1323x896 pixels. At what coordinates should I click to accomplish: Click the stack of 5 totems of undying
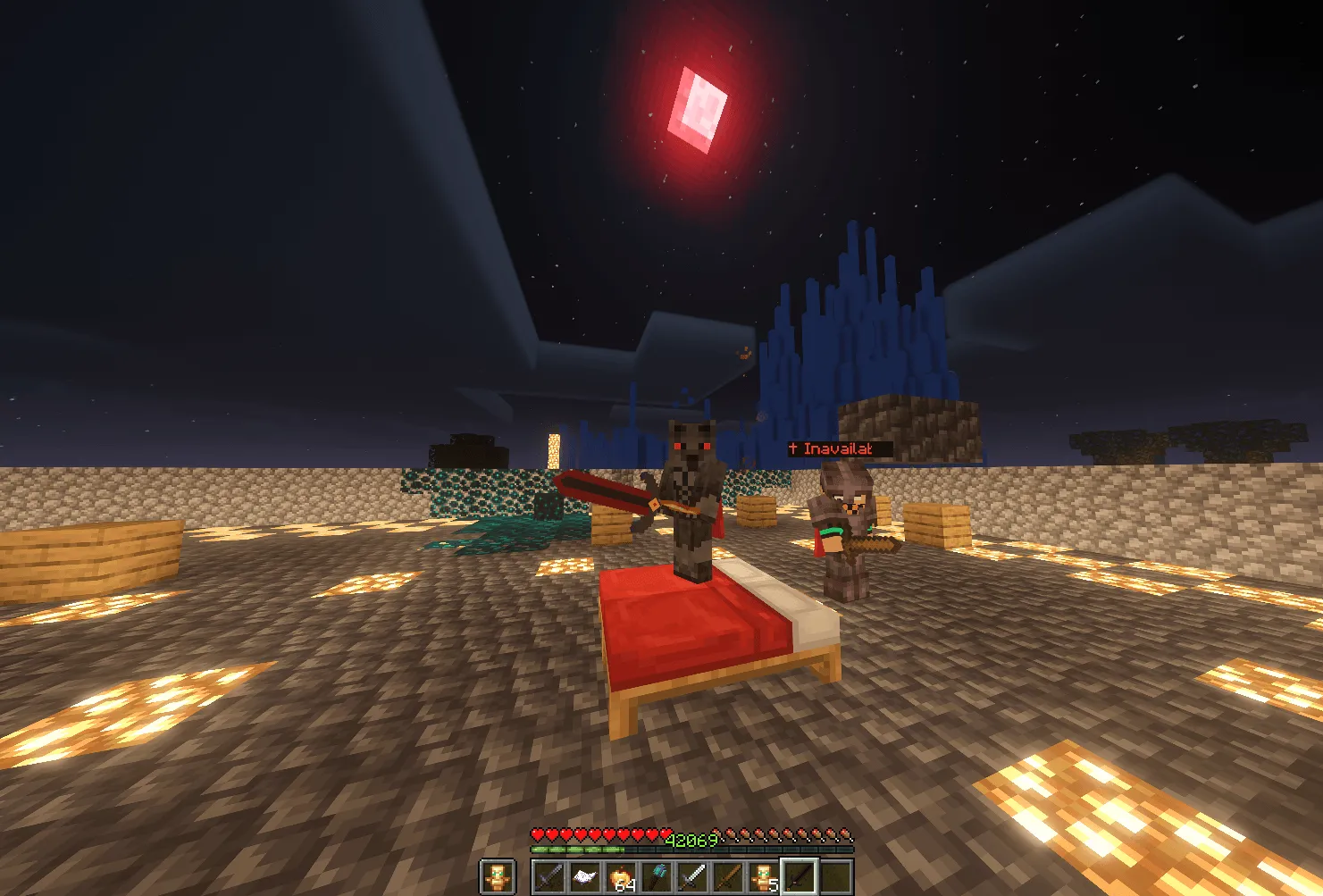[x=764, y=876]
